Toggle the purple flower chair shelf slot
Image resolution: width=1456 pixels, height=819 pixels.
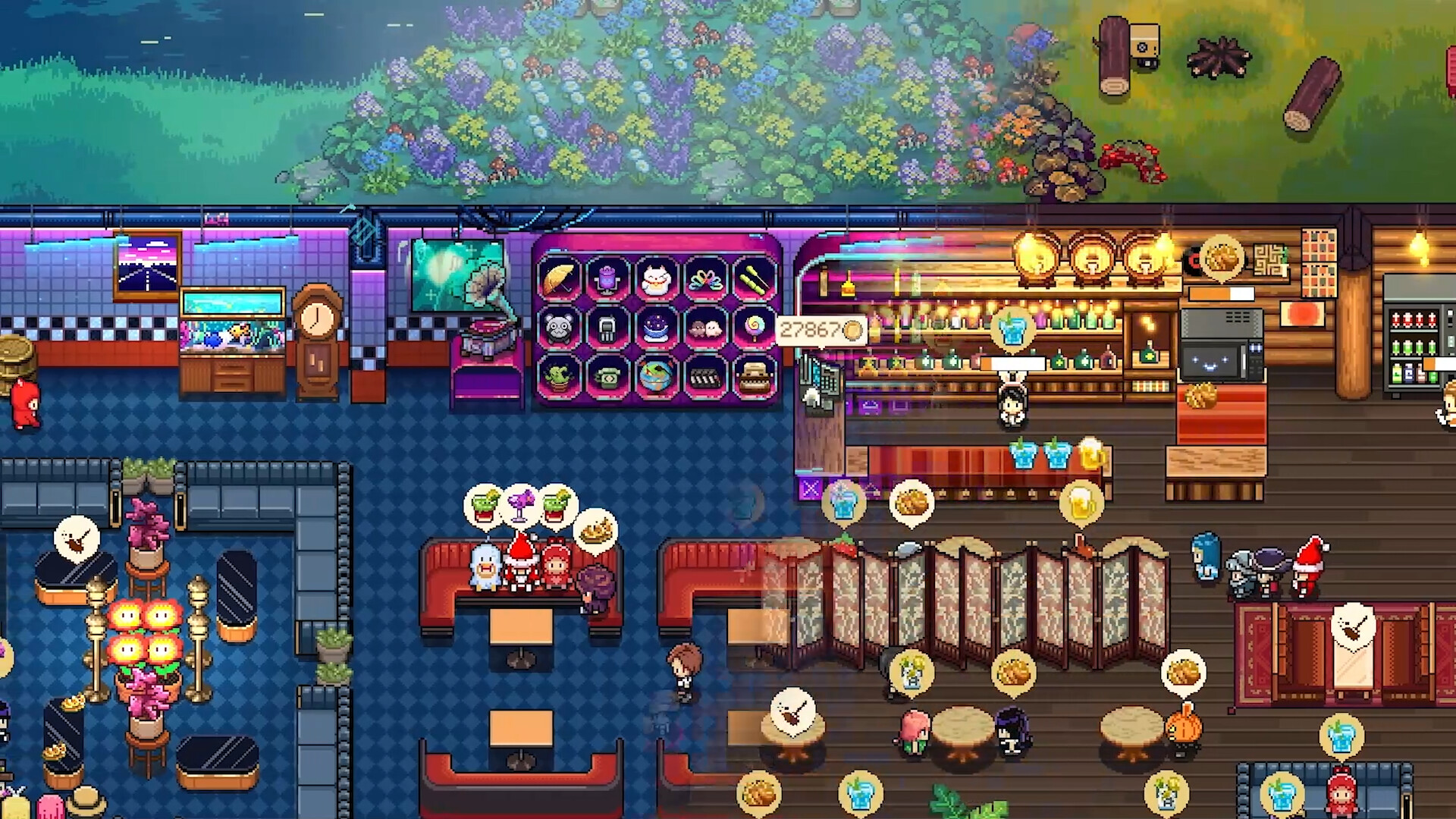click(x=607, y=280)
